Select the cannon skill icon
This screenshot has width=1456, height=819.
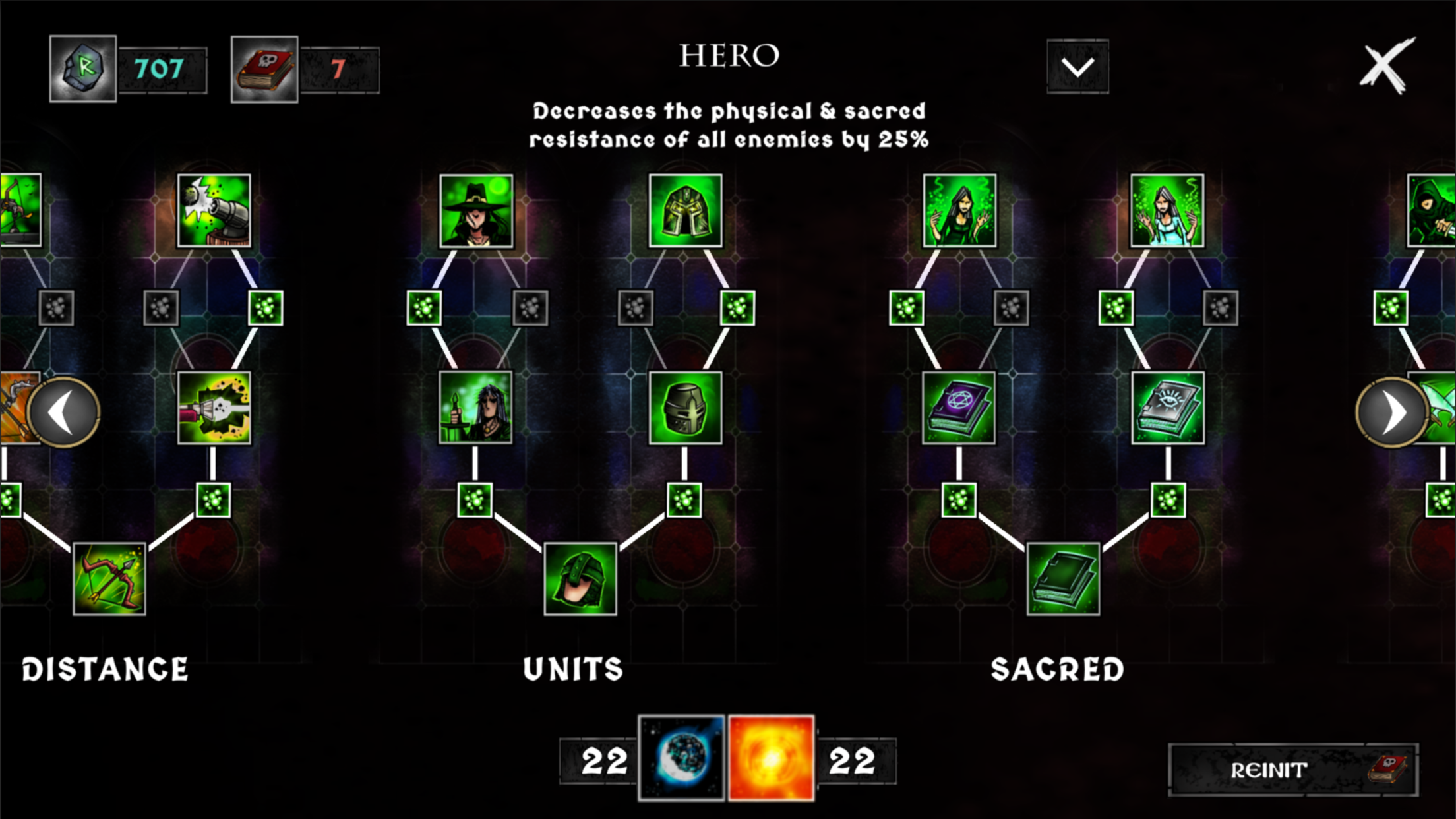(214, 211)
